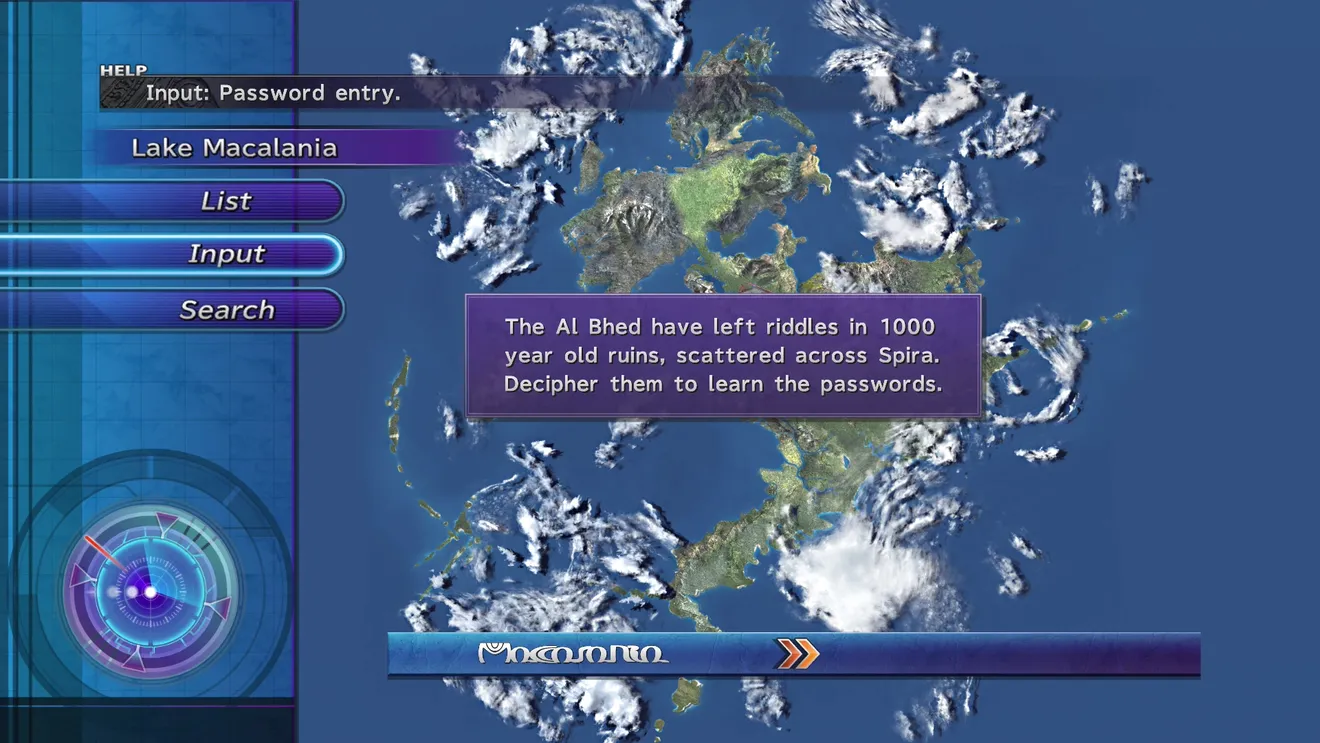Open the destination List menu
The height and width of the screenshot is (743, 1320).
click(x=226, y=201)
